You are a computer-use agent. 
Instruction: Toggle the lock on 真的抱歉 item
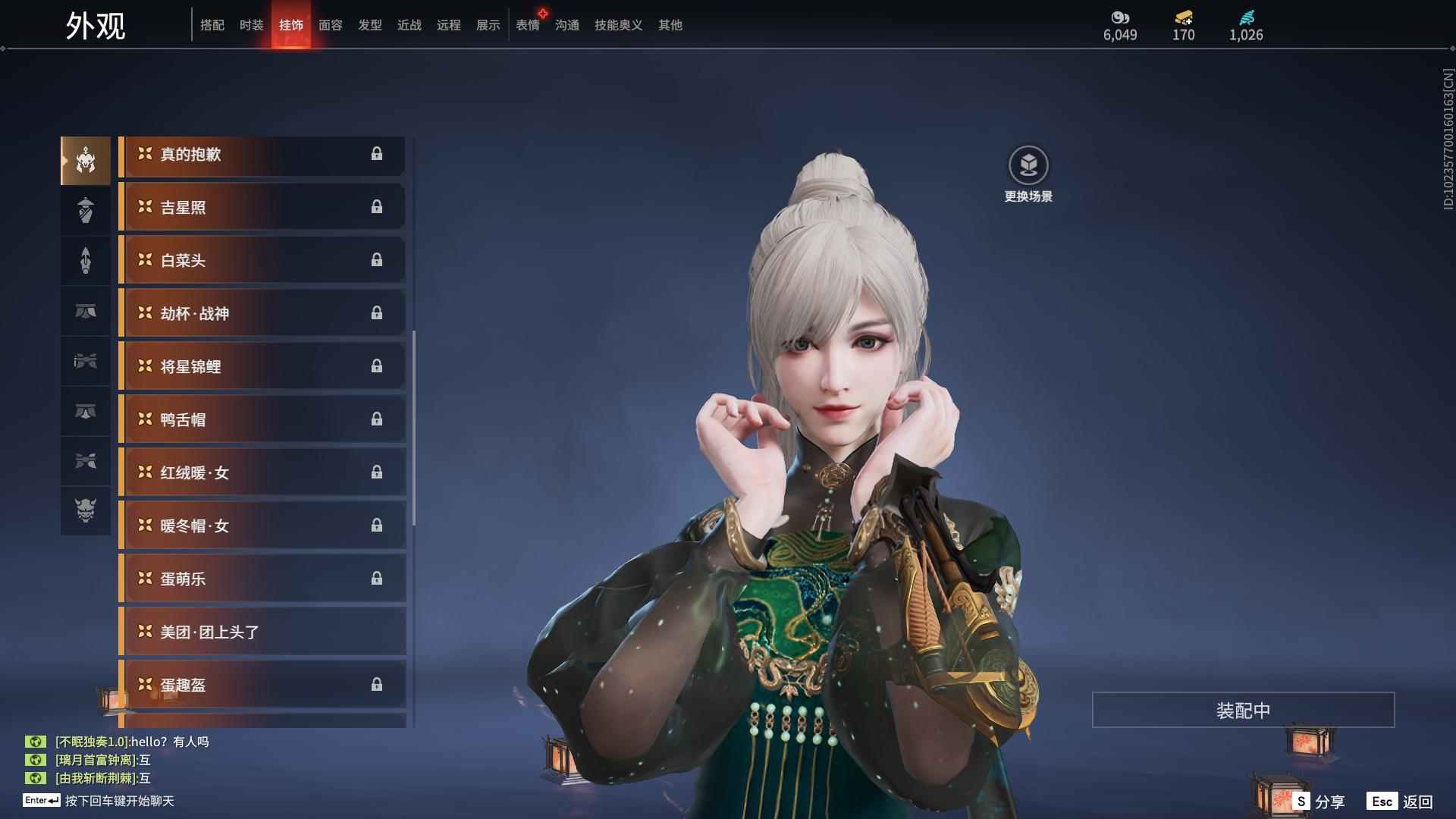(x=378, y=155)
